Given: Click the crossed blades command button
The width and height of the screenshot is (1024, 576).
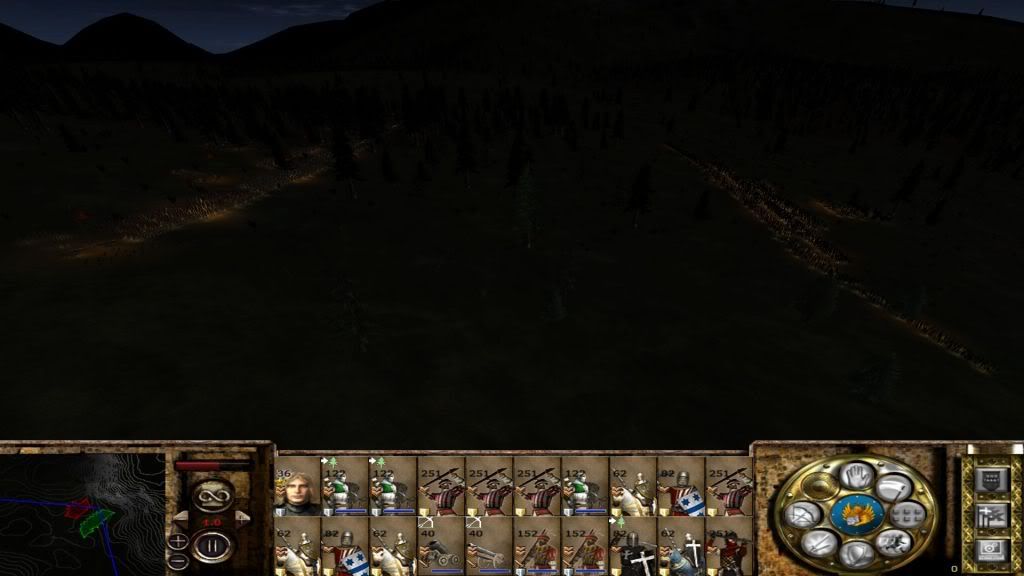Looking at the screenshot, I should 819,542.
